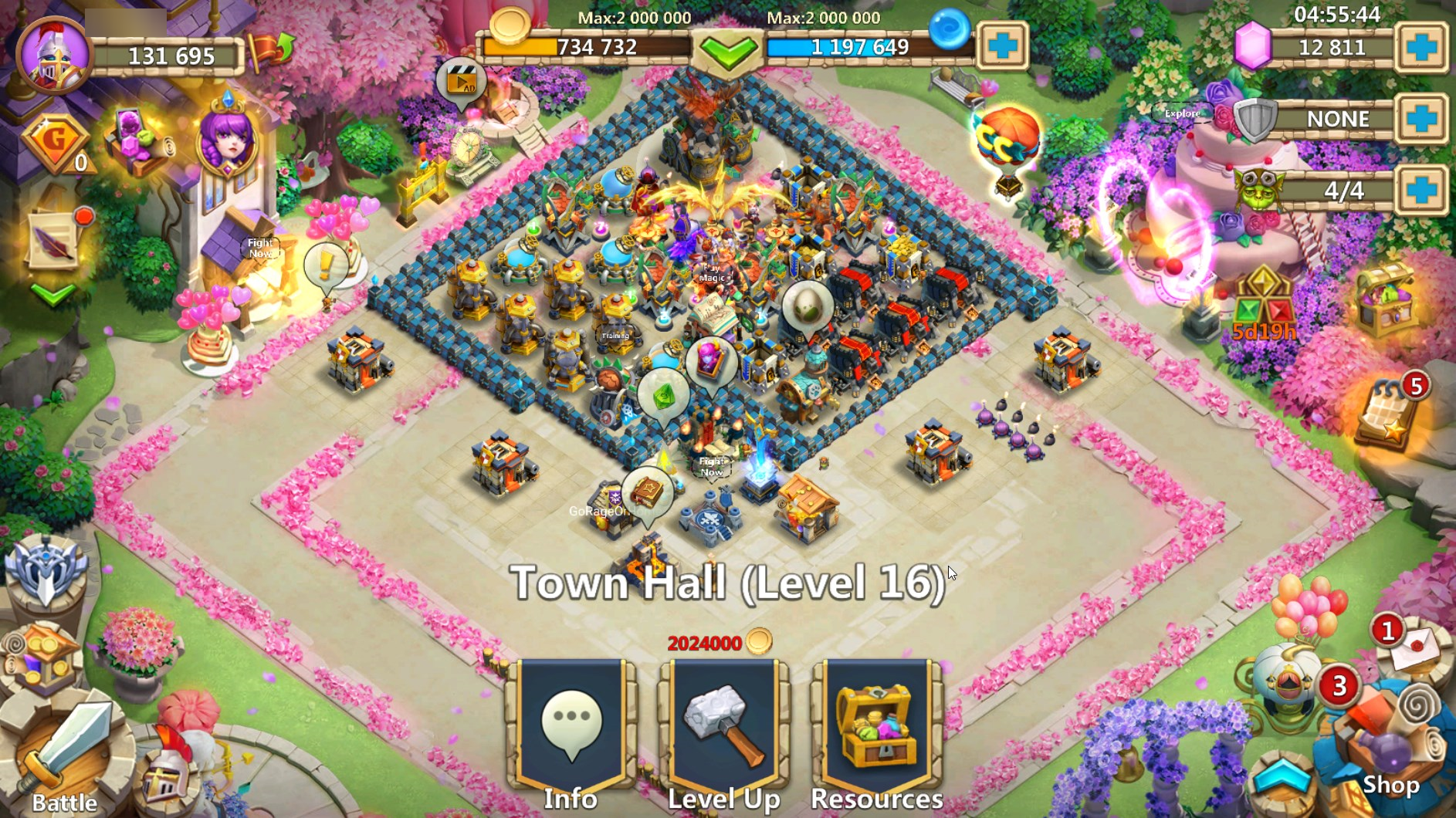Click the shield icon showing NONE
The width and height of the screenshot is (1456, 818).
pos(1255,120)
